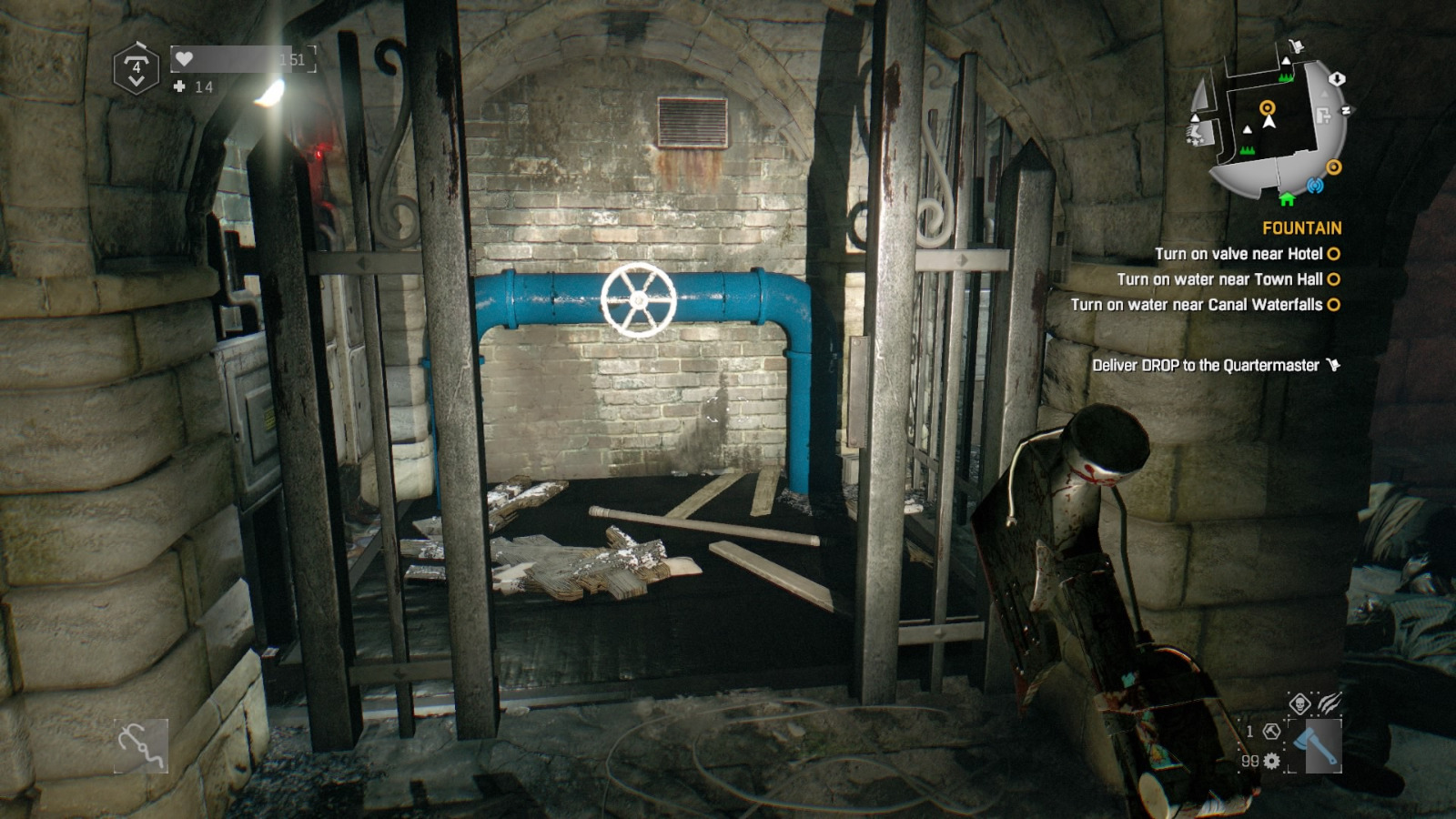The width and height of the screenshot is (1456, 819).
Task: Select objective Turn on valve near Hotel
Action: pyautogui.click(x=1239, y=254)
